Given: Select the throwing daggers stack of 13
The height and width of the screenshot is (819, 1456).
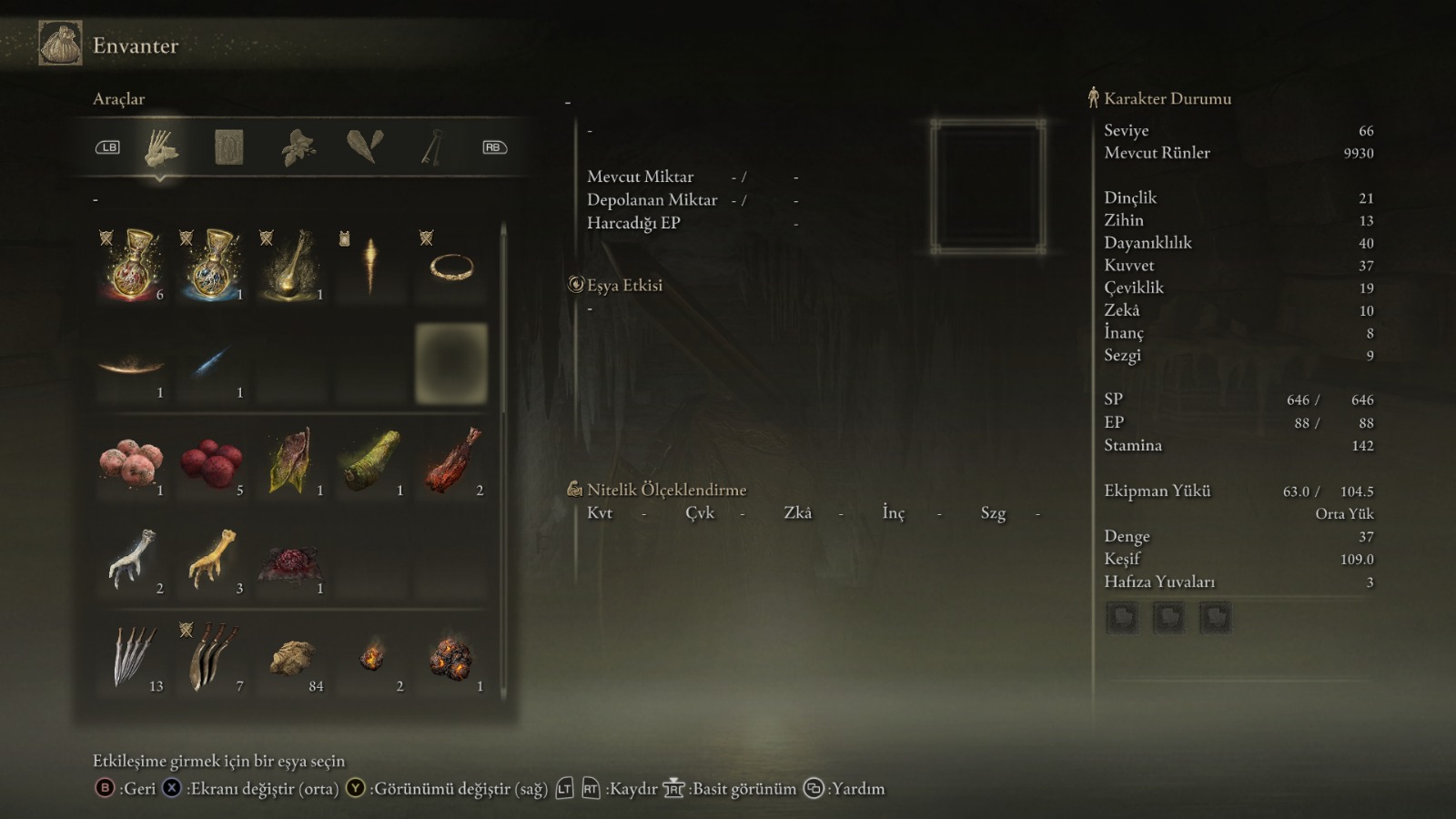Looking at the screenshot, I should click(132, 657).
